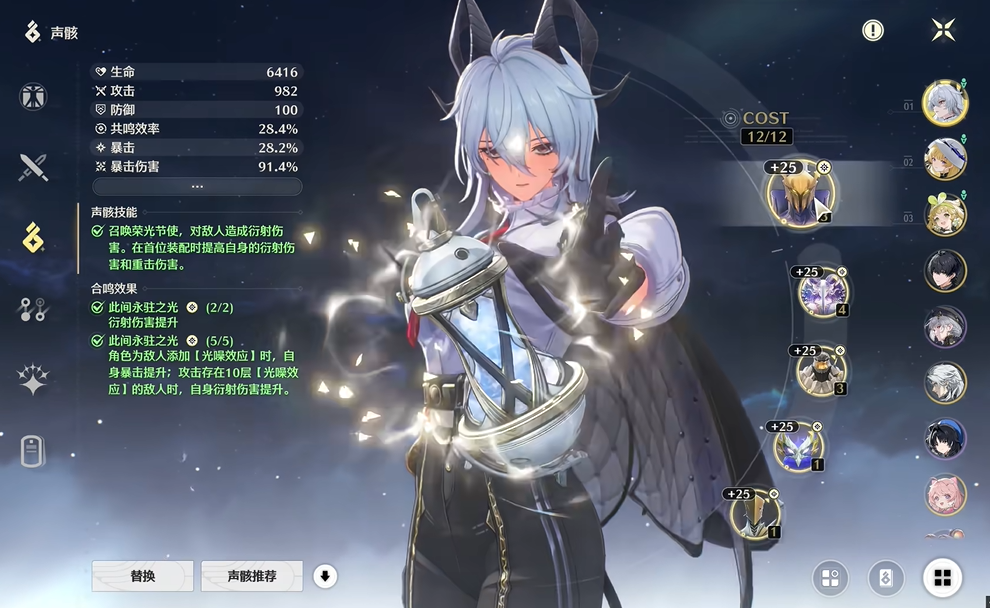Pick the blonde character with green leaf hairpiece

[x=945, y=215]
